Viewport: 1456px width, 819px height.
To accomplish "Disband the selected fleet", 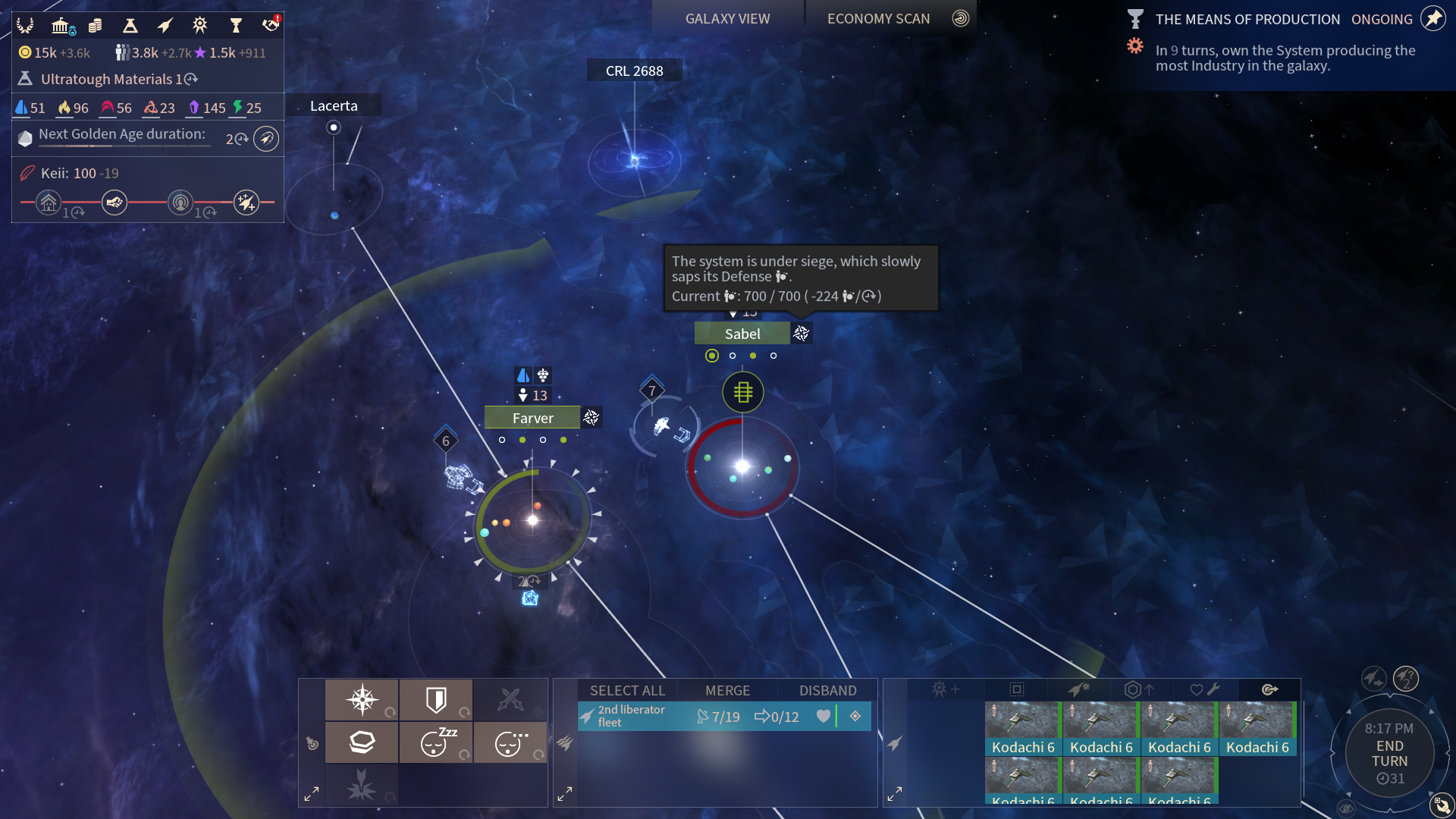I will click(x=827, y=690).
